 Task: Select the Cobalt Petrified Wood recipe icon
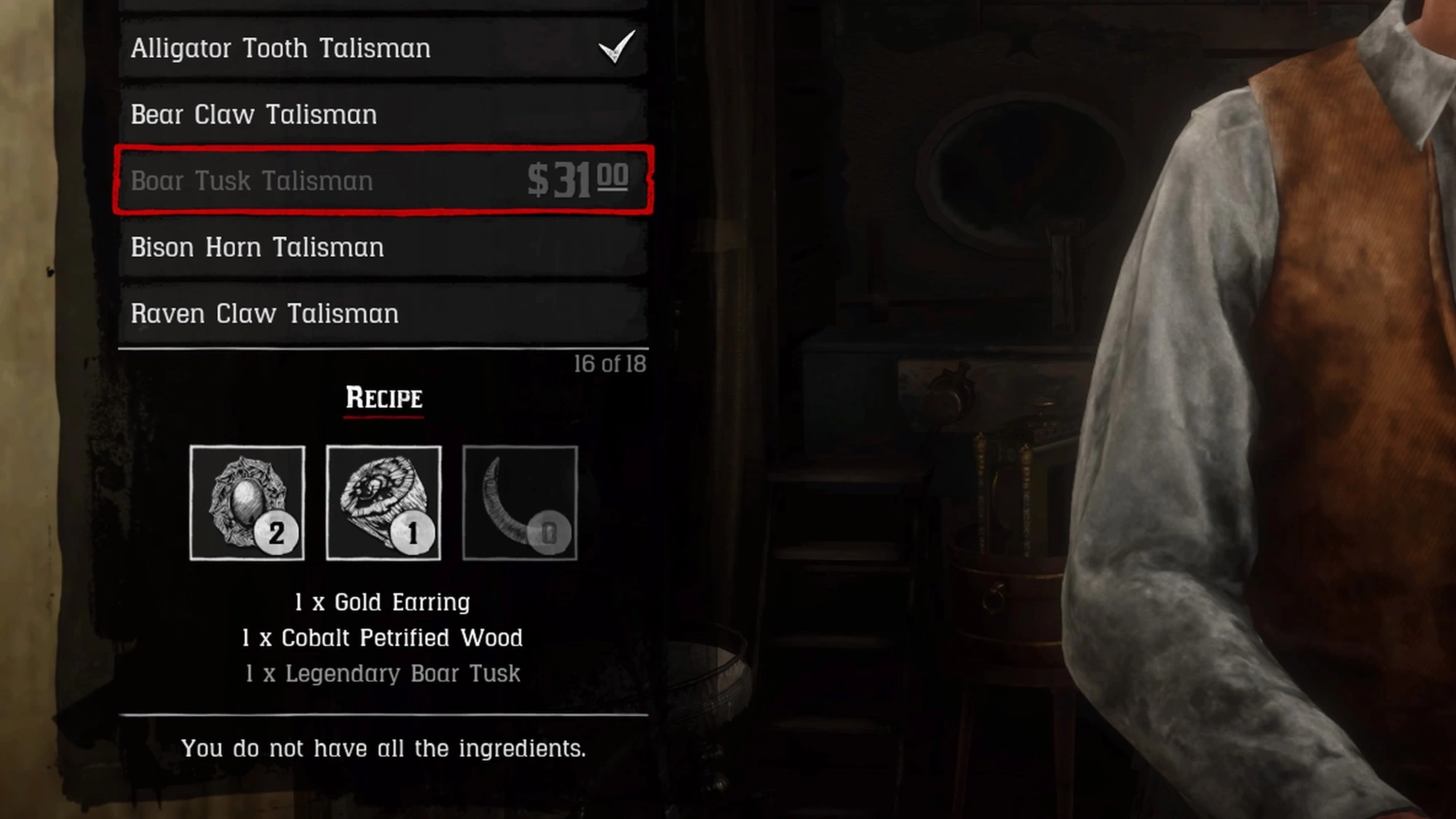coord(383,504)
